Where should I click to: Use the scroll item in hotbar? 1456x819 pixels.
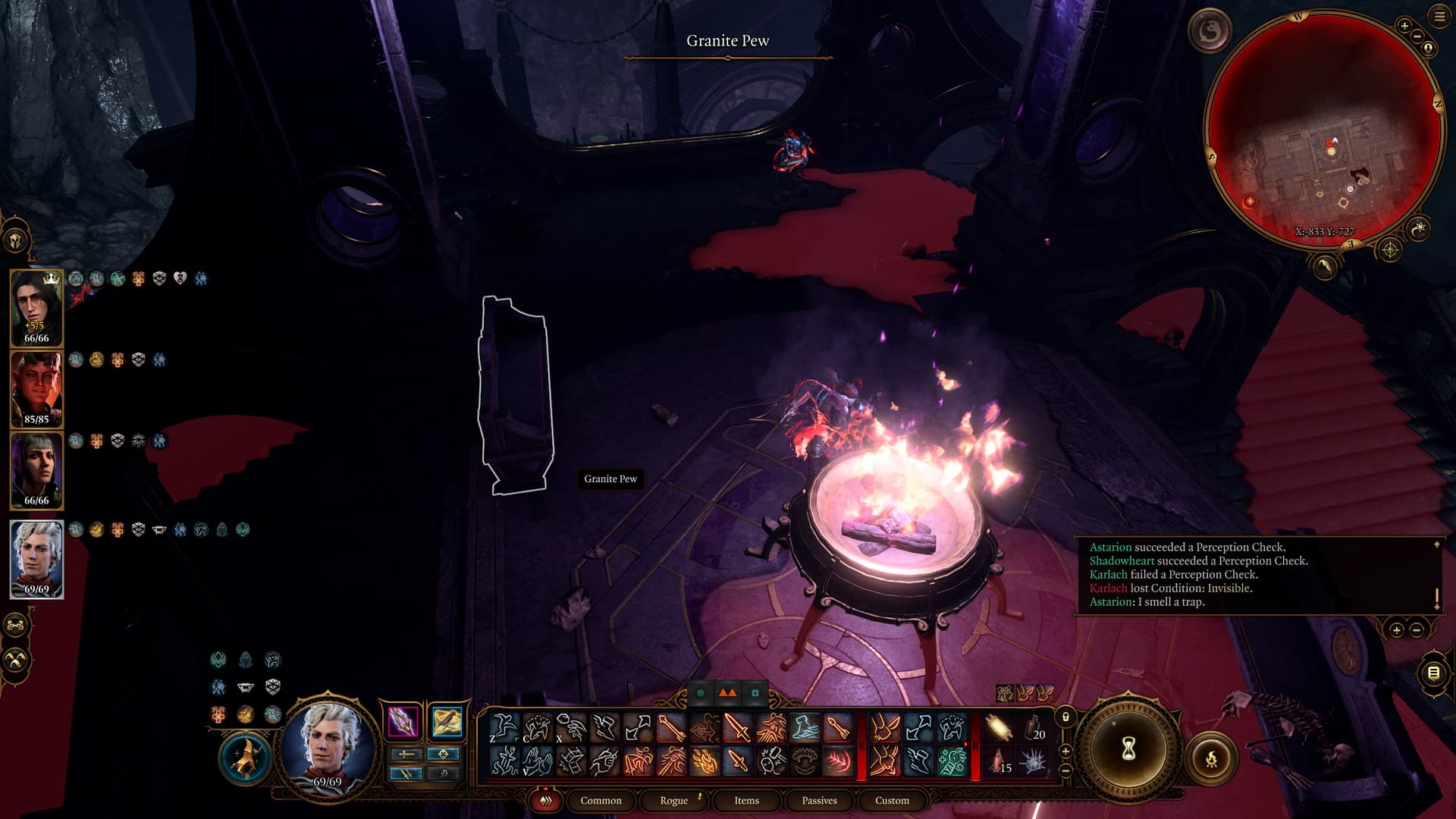tap(999, 728)
